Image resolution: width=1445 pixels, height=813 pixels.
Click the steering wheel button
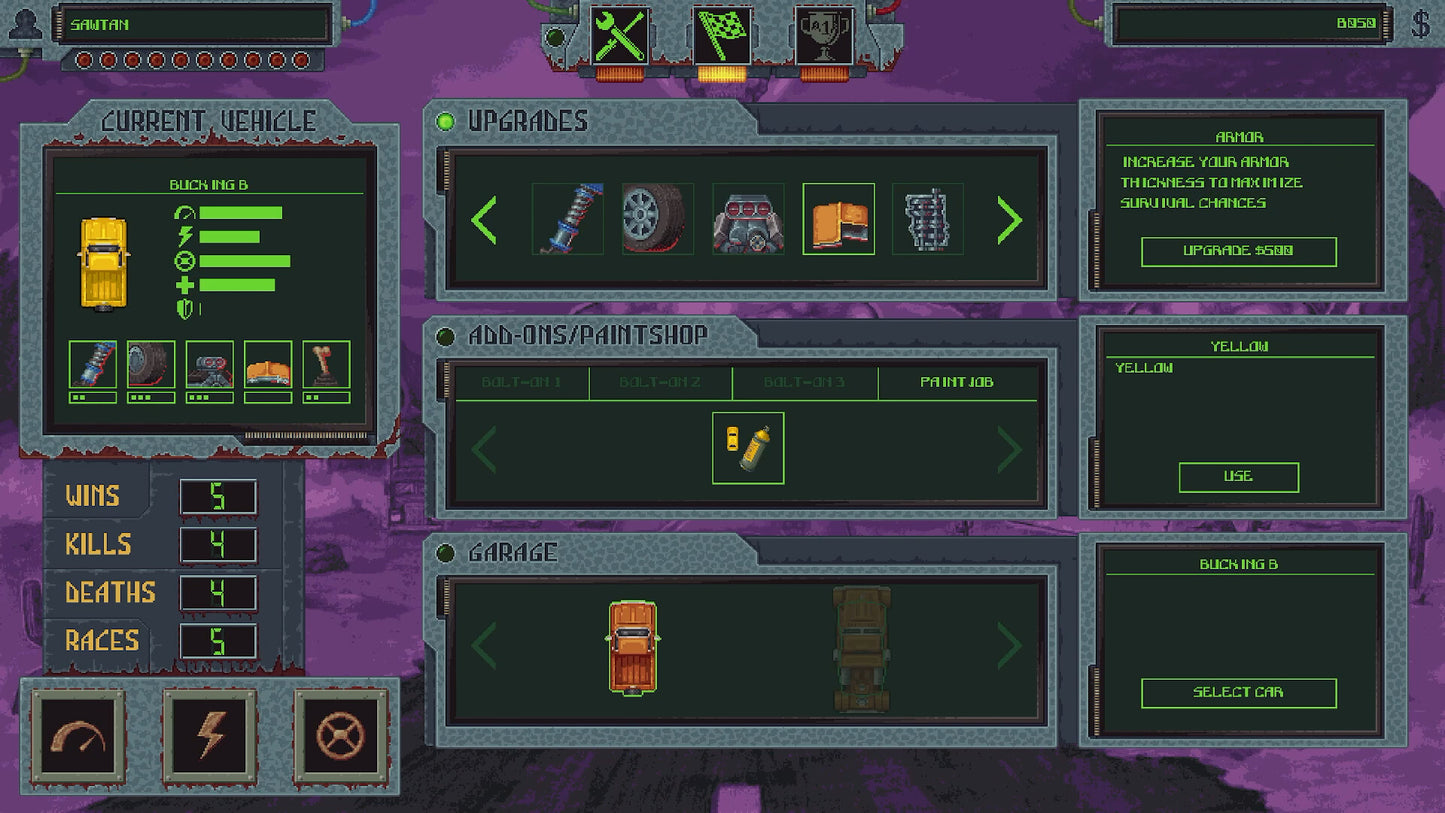pyautogui.click(x=341, y=737)
